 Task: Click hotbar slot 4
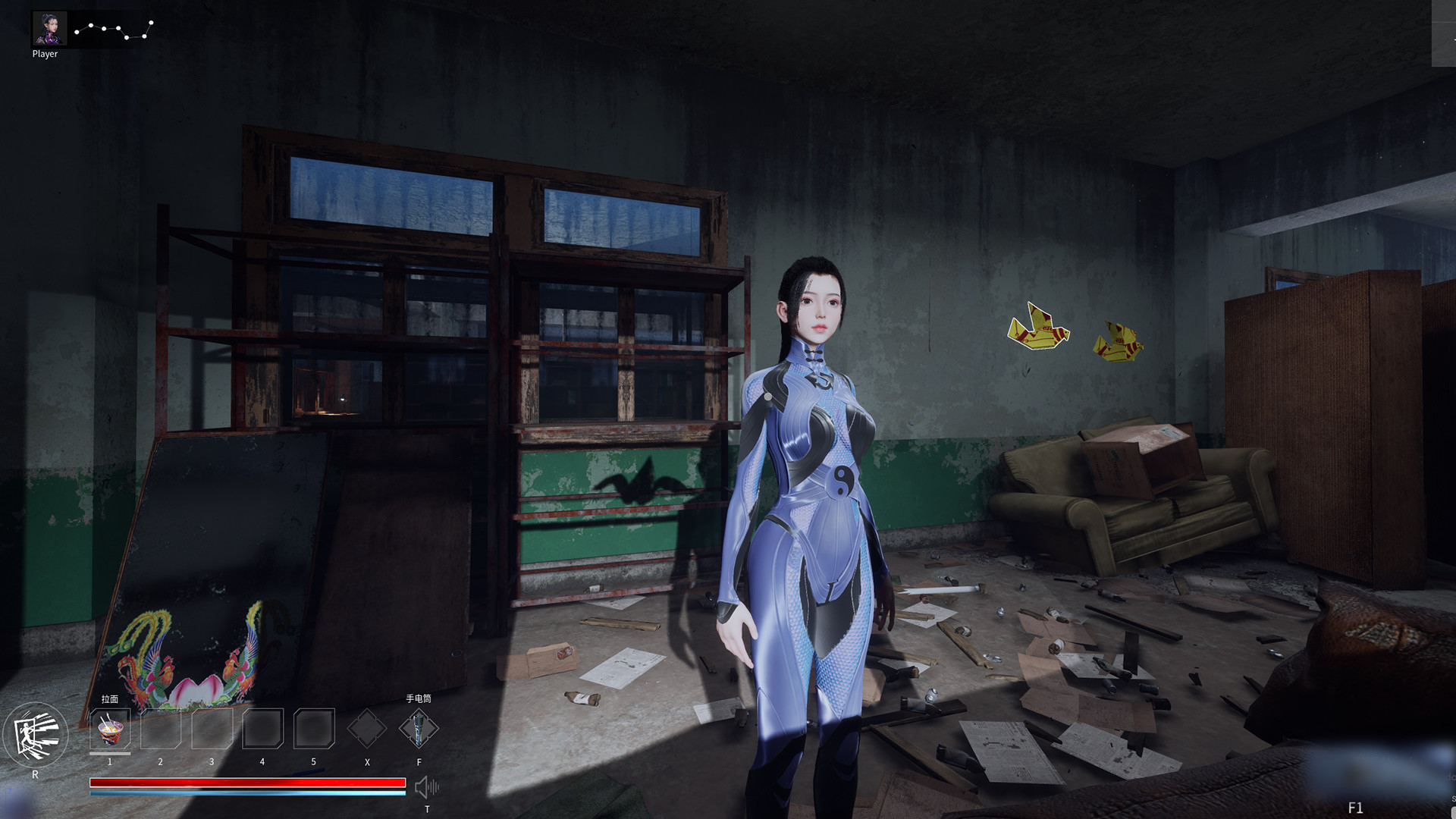(262, 729)
